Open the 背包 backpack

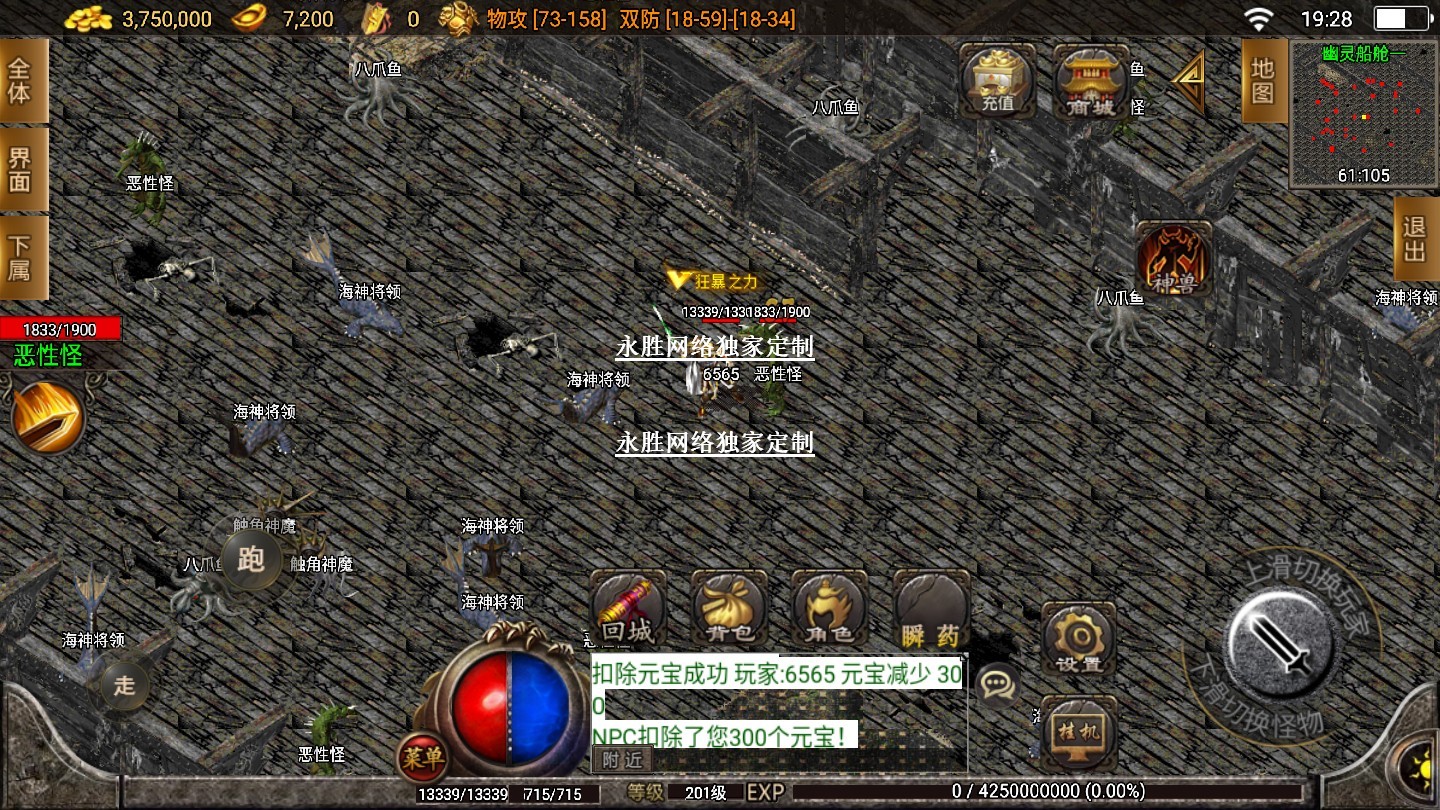(729, 610)
